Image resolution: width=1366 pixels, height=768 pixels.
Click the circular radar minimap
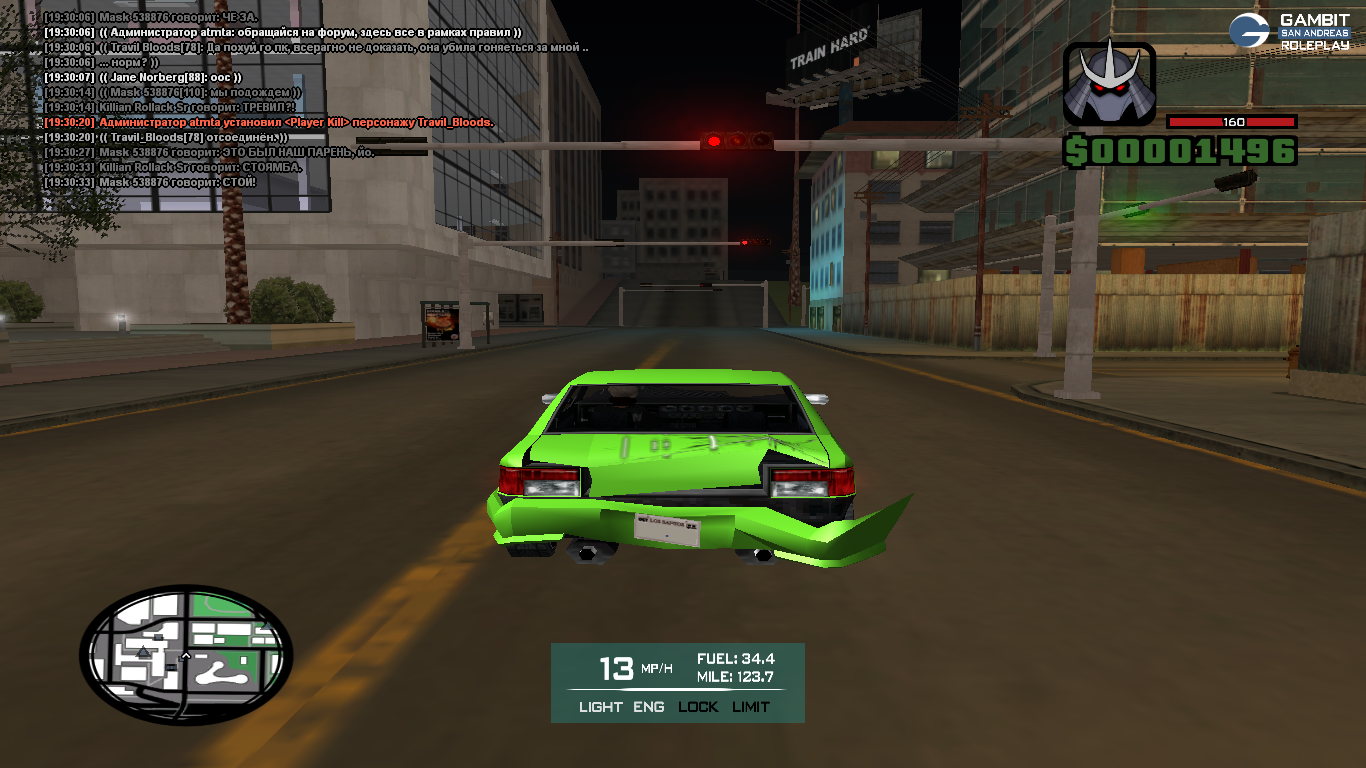tap(186, 655)
